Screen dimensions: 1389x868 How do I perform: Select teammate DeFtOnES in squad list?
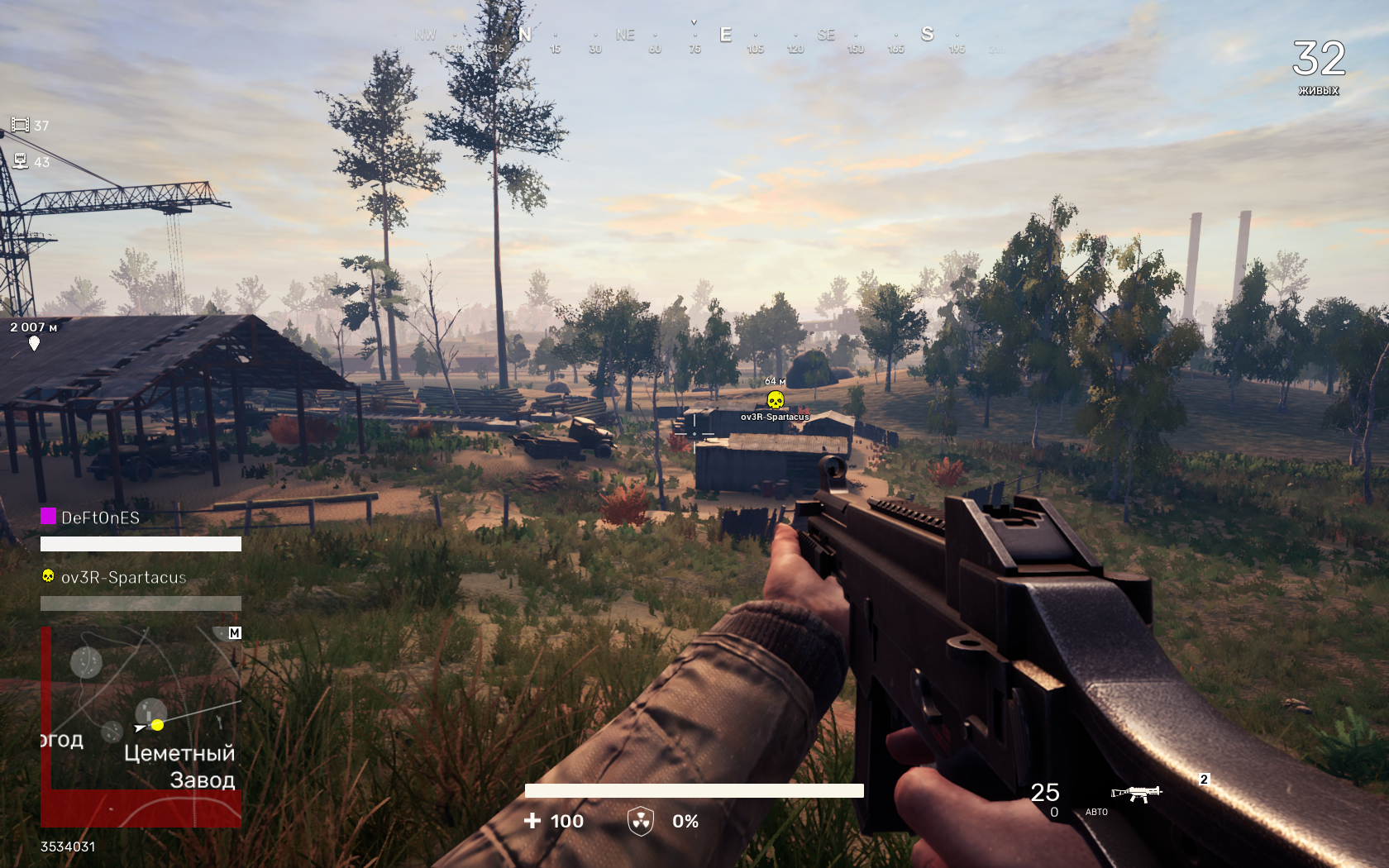click(x=100, y=517)
